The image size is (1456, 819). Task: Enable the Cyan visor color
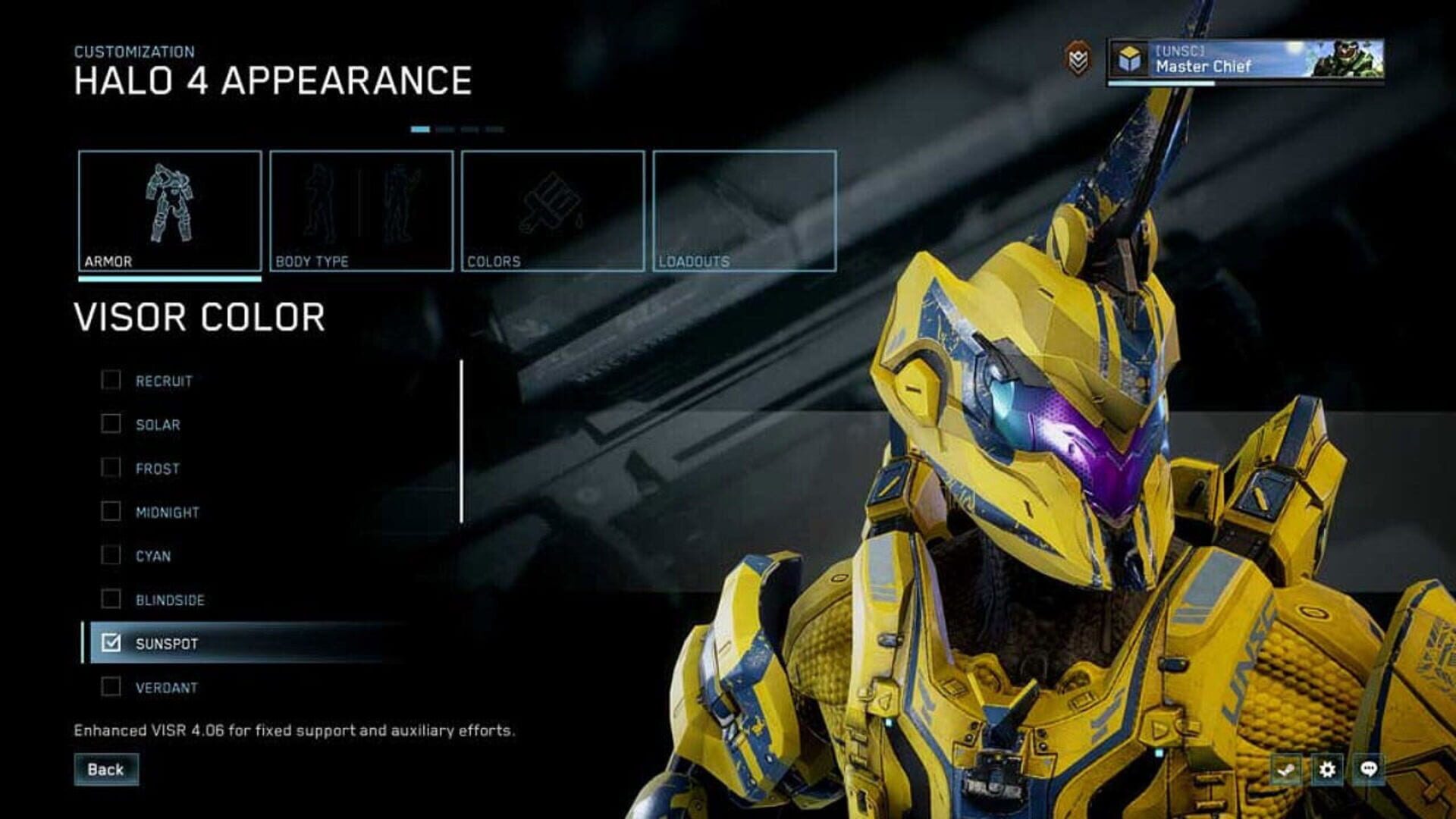111,556
